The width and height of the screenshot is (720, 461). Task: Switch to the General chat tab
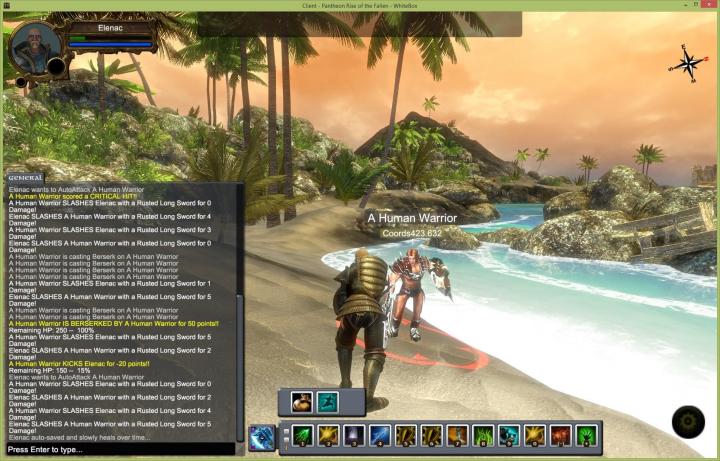click(x=24, y=177)
